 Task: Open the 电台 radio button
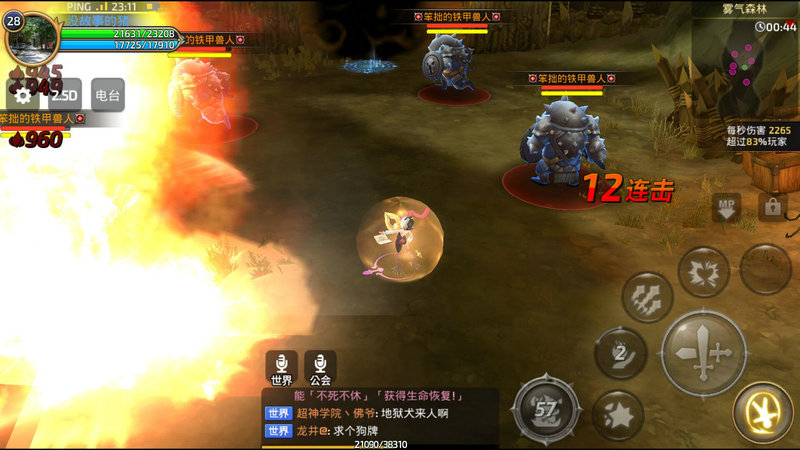107,95
